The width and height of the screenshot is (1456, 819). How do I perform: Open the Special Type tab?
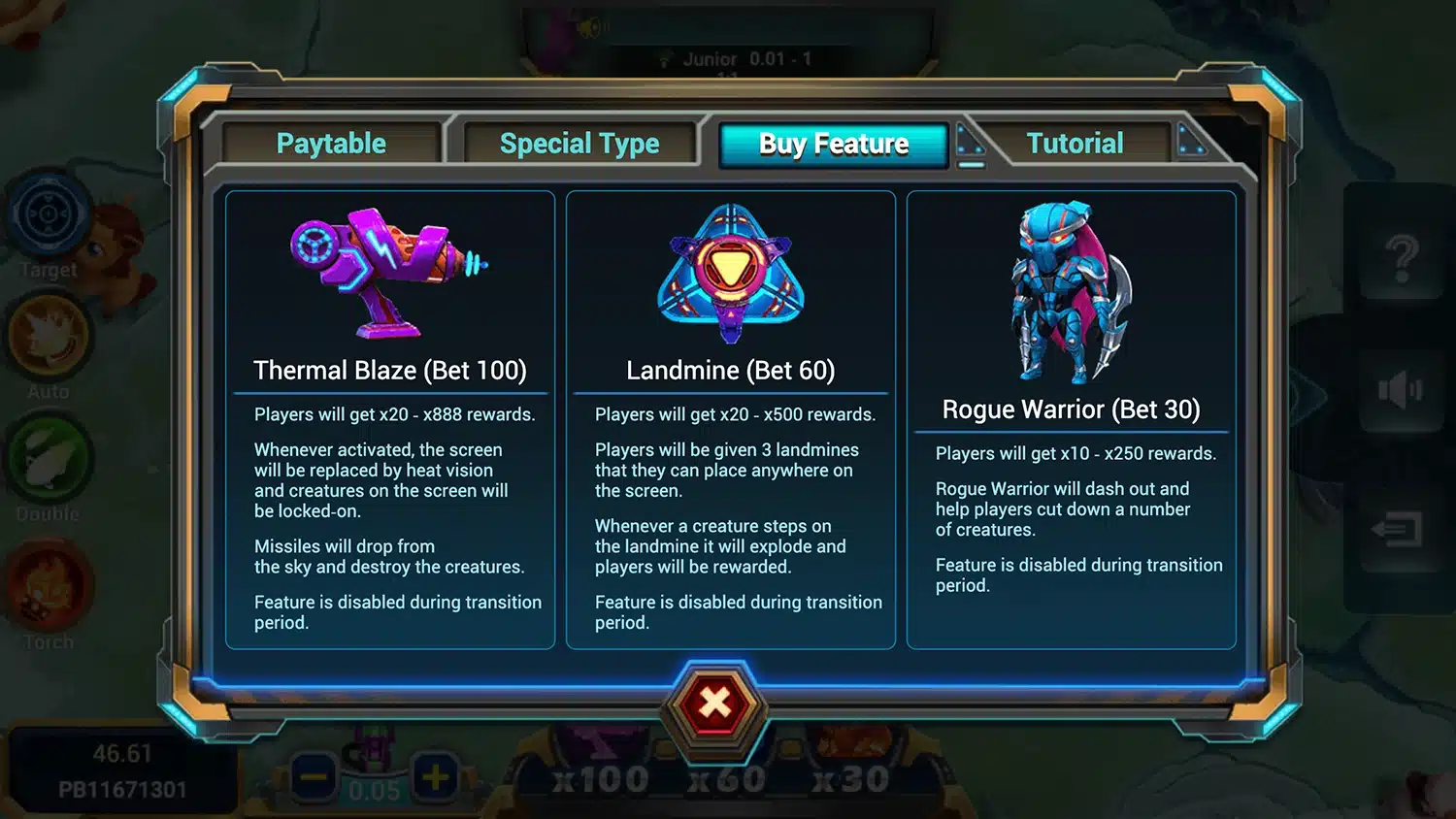coord(579,144)
